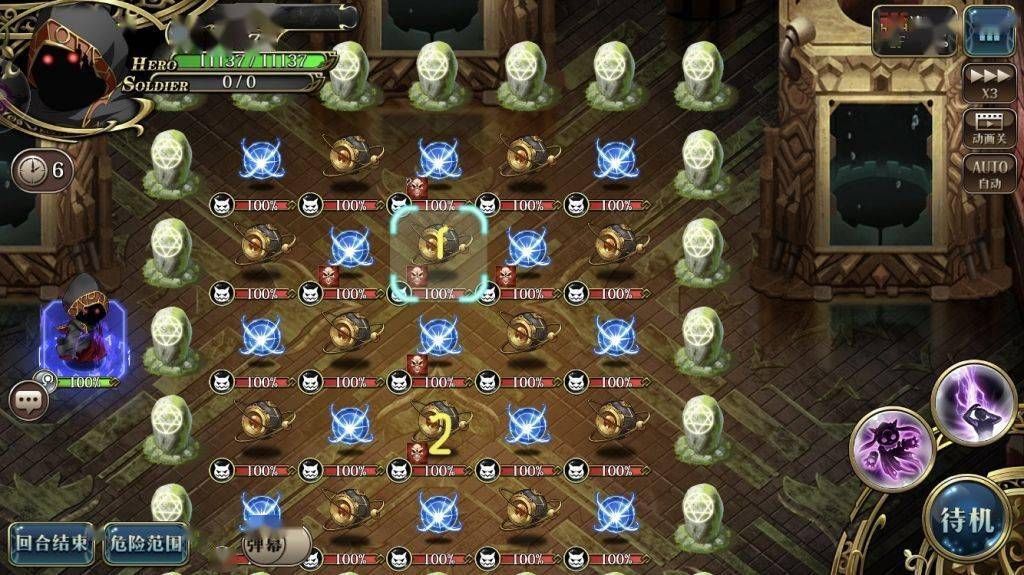
Task: Open the blurred info panel beside menu
Action: pyautogui.click(x=914, y=32)
